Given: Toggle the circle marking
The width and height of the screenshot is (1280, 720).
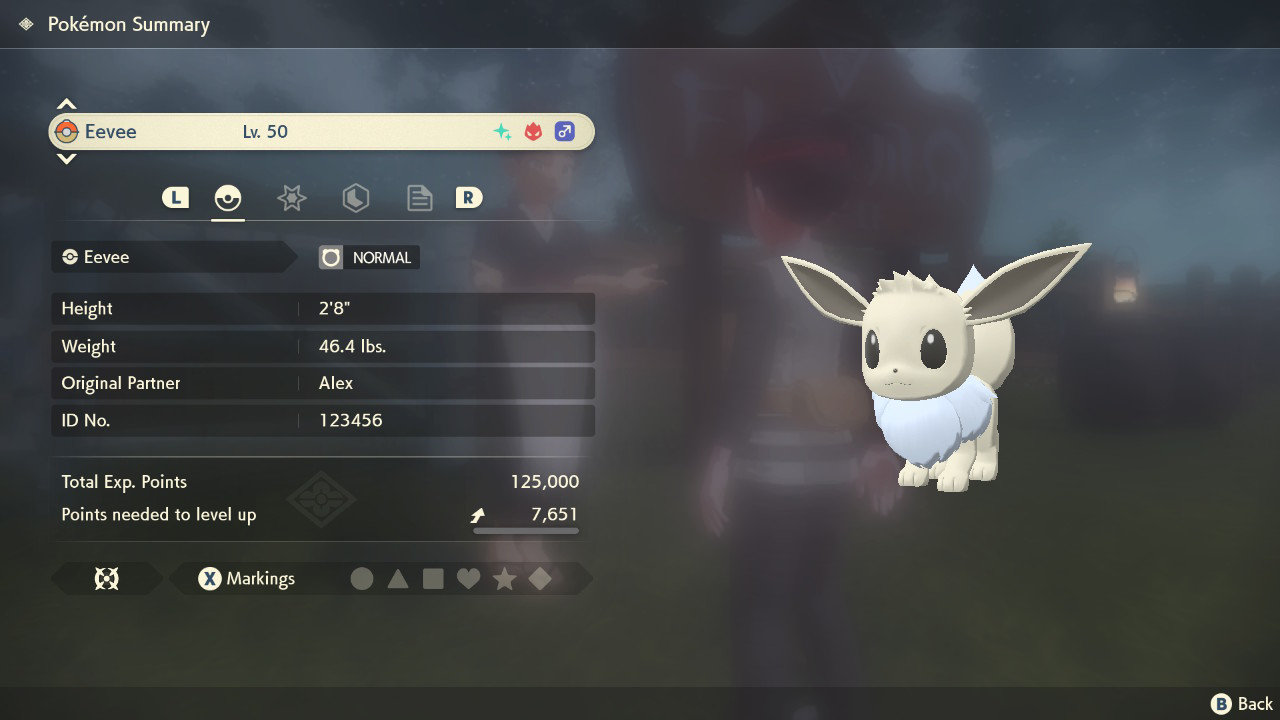Looking at the screenshot, I should (363, 578).
